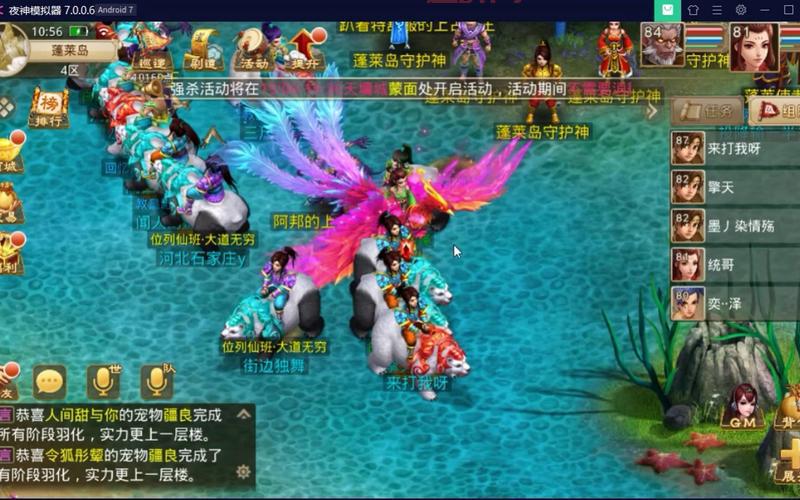Open the GM support icon

[x=743, y=408]
